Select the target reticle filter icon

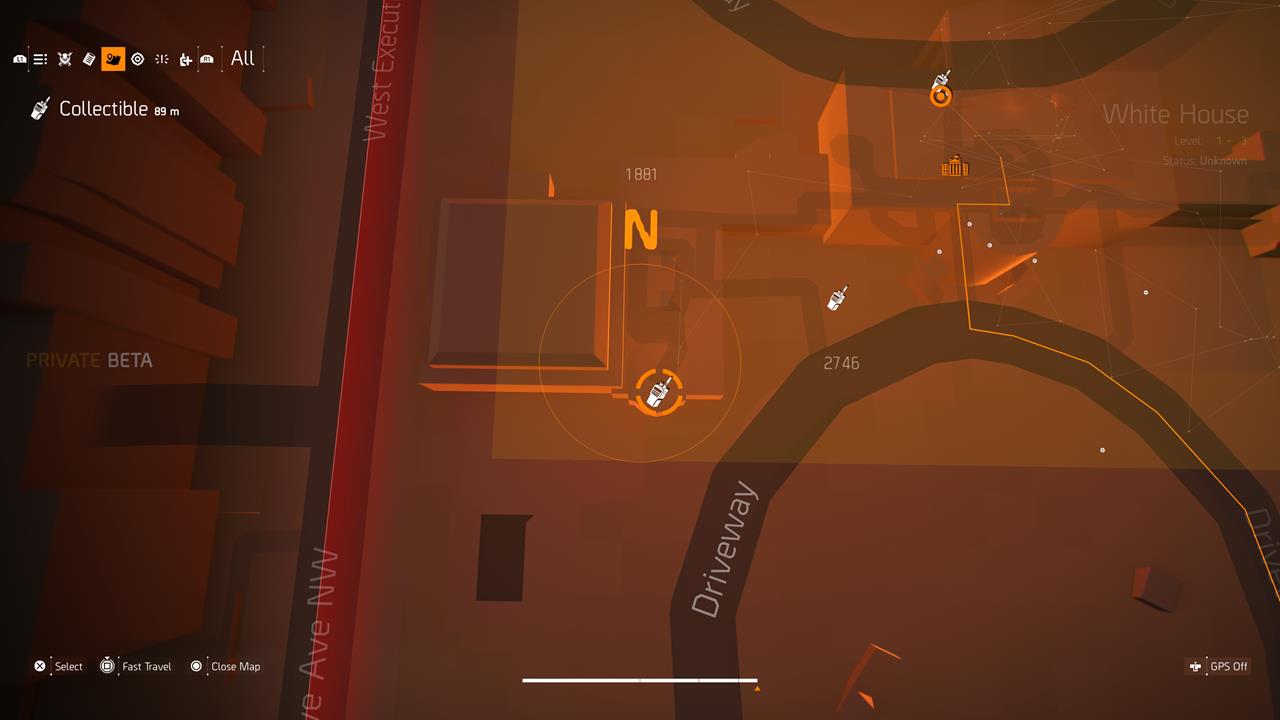pos(136,58)
